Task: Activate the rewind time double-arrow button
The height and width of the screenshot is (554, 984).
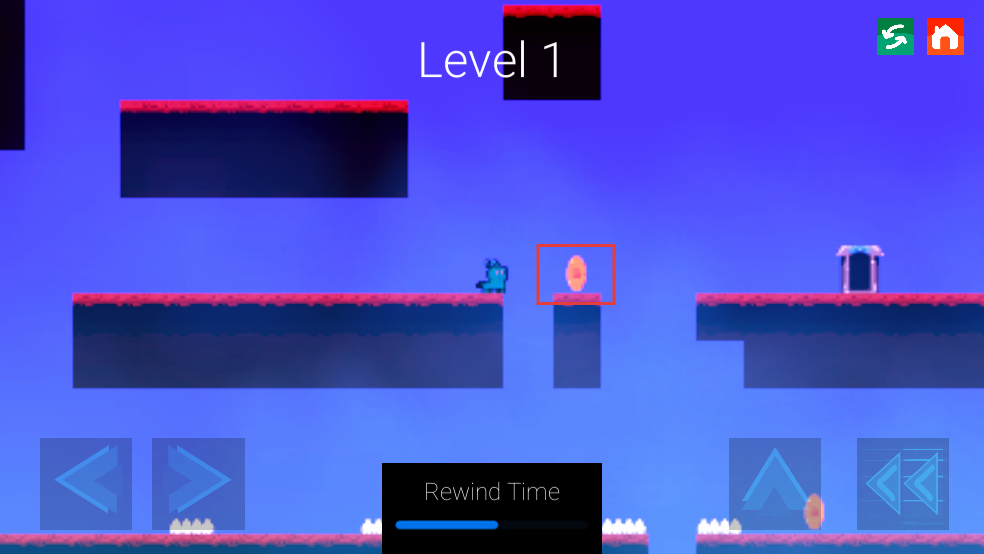Action: (x=903, y=484)
